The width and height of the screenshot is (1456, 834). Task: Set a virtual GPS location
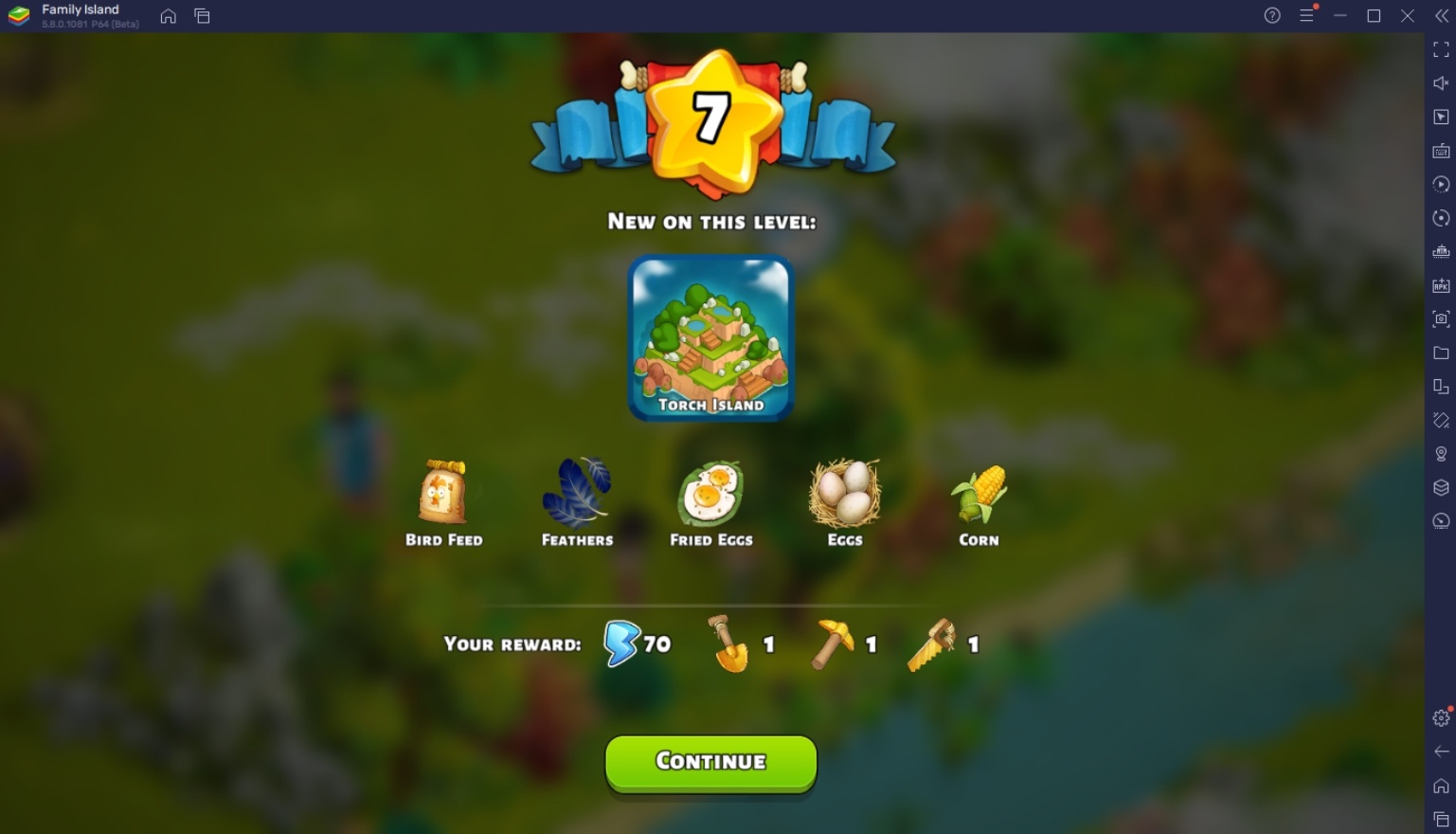(1441, 454)
